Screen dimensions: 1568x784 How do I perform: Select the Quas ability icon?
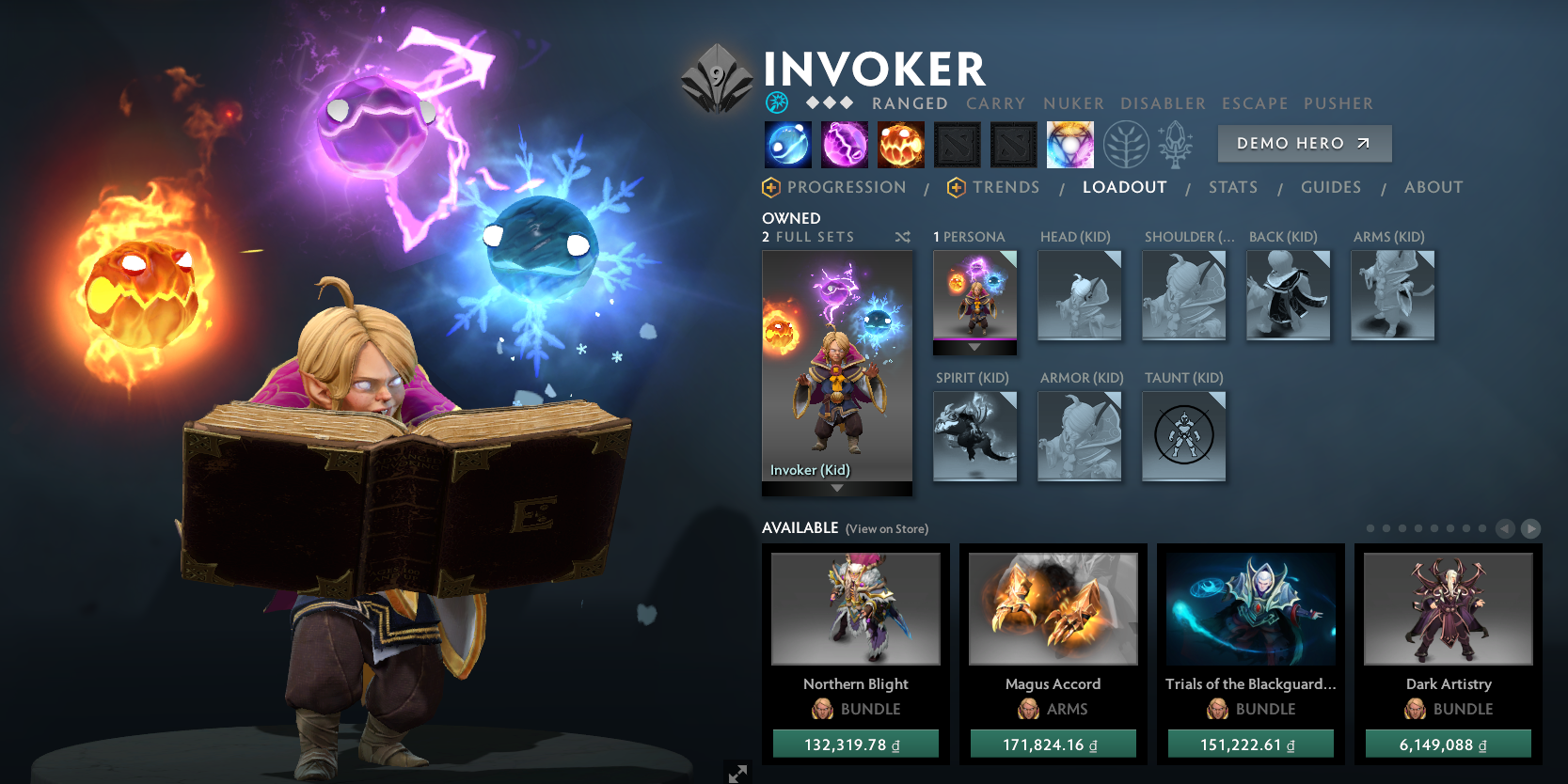(x=788, y=144)
